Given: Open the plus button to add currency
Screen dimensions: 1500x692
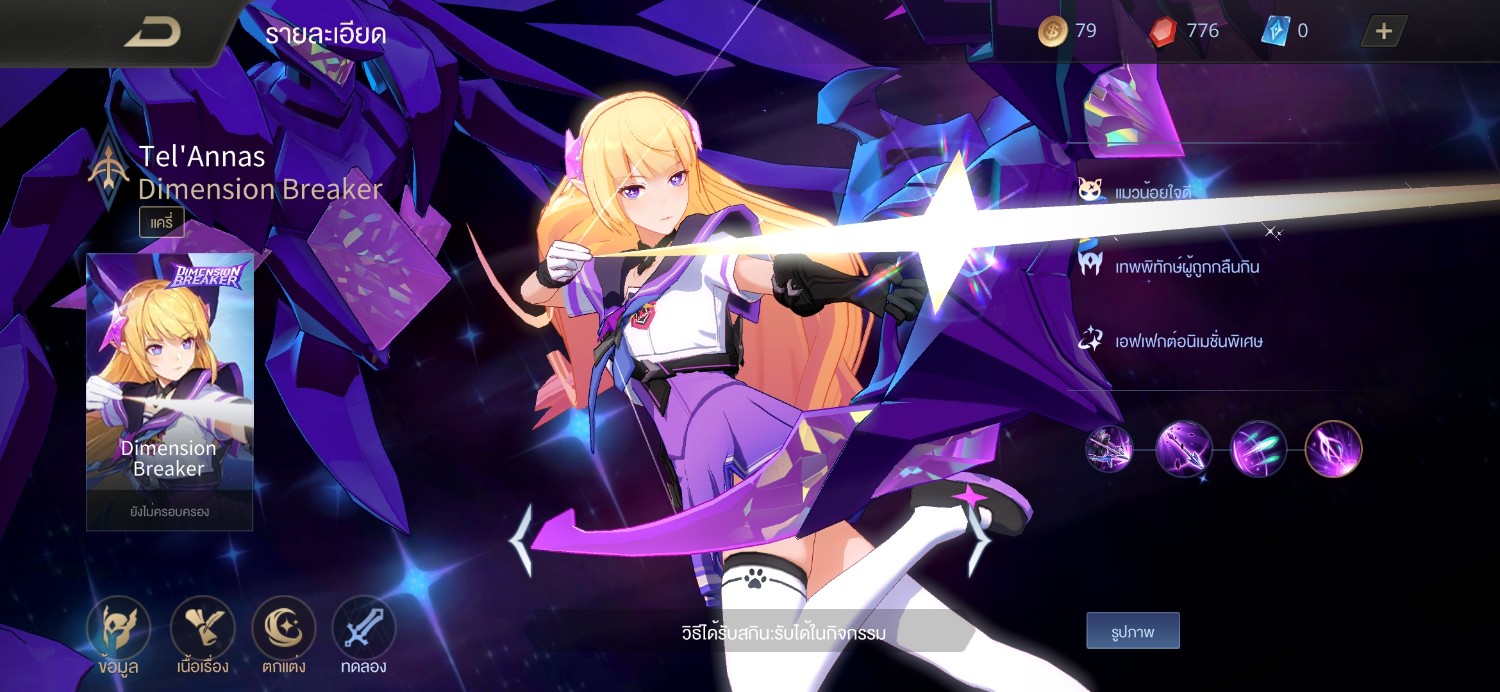Looking at the screenshot, I should (1384, 31).
